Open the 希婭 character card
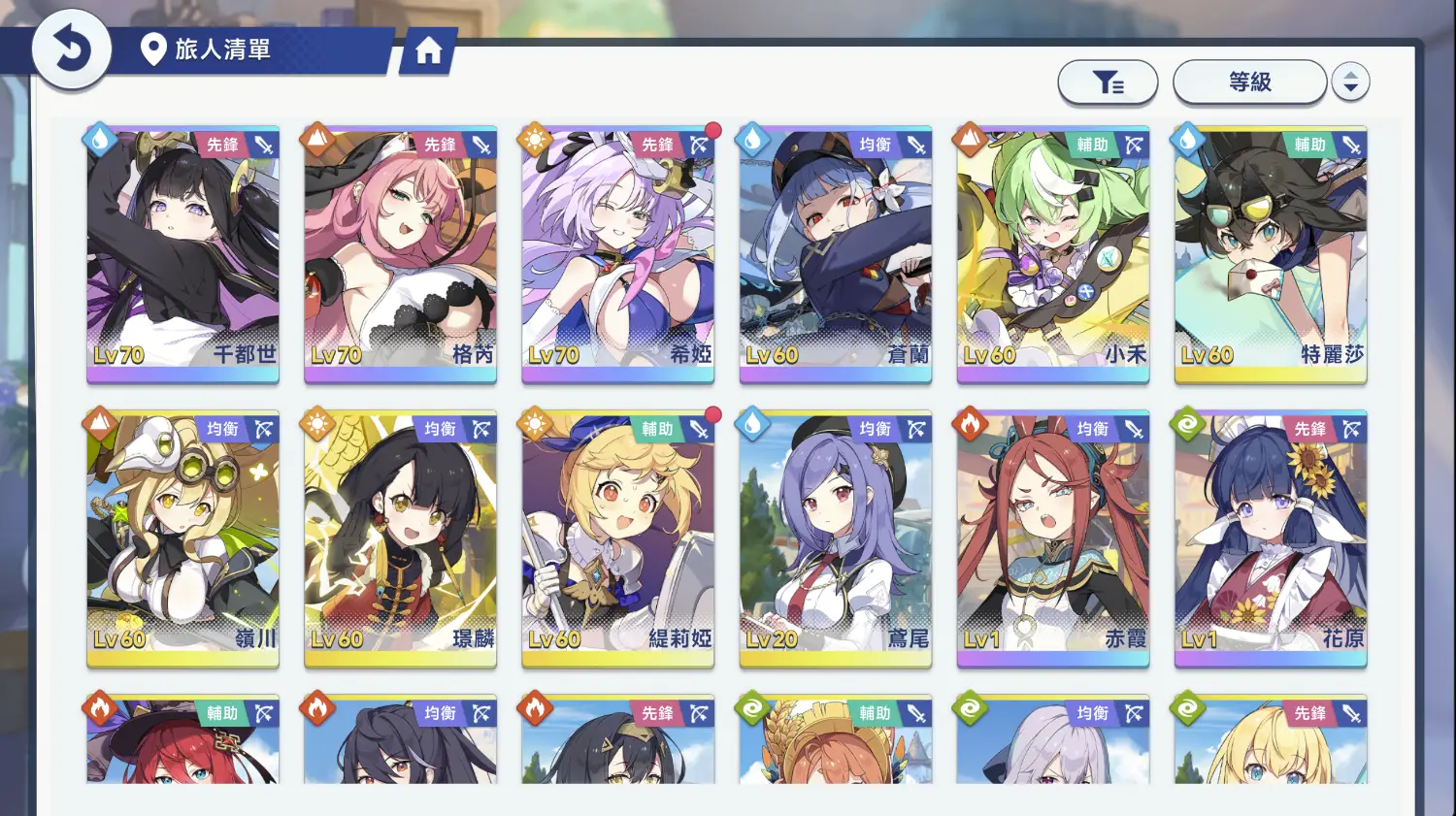The width and height of the screenshot is (1456, 816). click(x=618, y=252)
